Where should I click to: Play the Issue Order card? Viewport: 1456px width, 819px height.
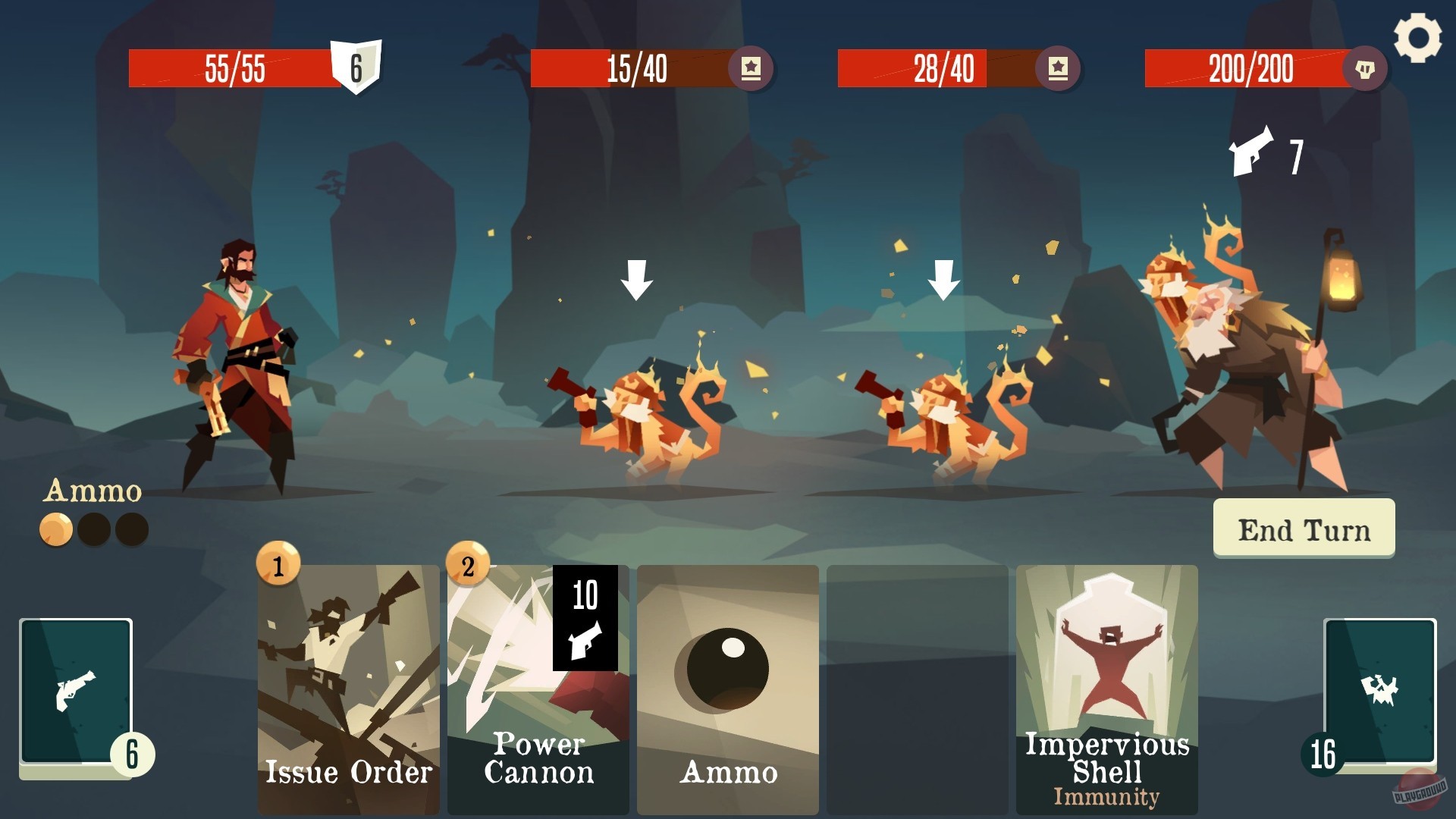click(347, 682)
